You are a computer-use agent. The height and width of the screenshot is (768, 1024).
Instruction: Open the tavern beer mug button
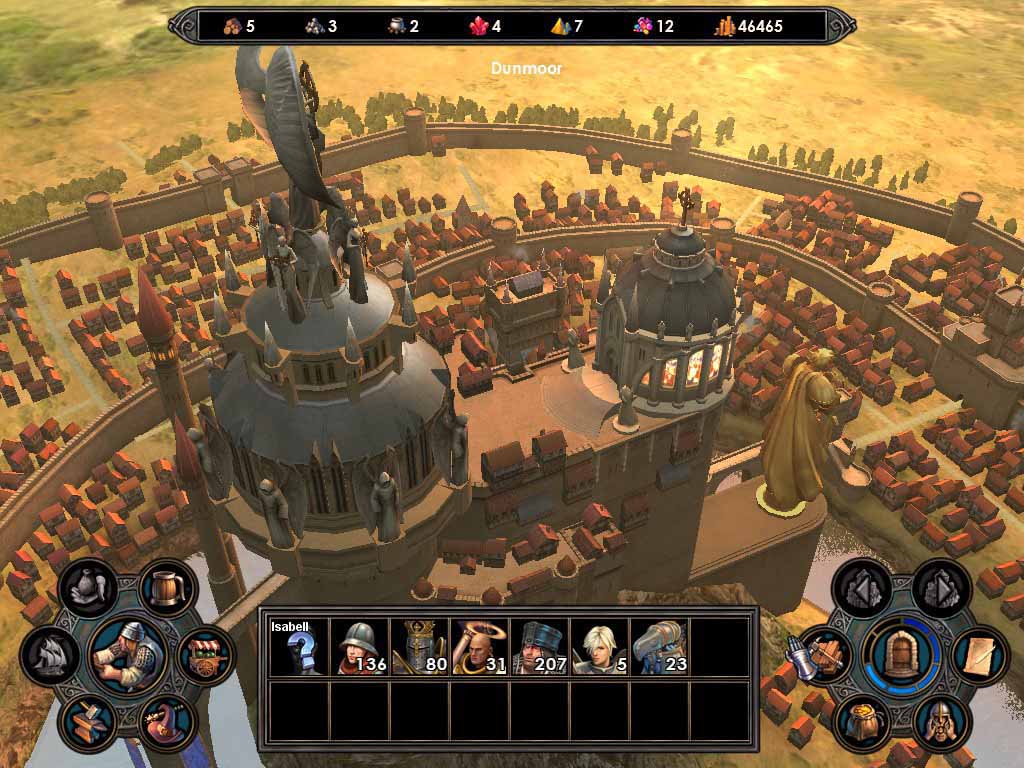click(x=167, y=588)
